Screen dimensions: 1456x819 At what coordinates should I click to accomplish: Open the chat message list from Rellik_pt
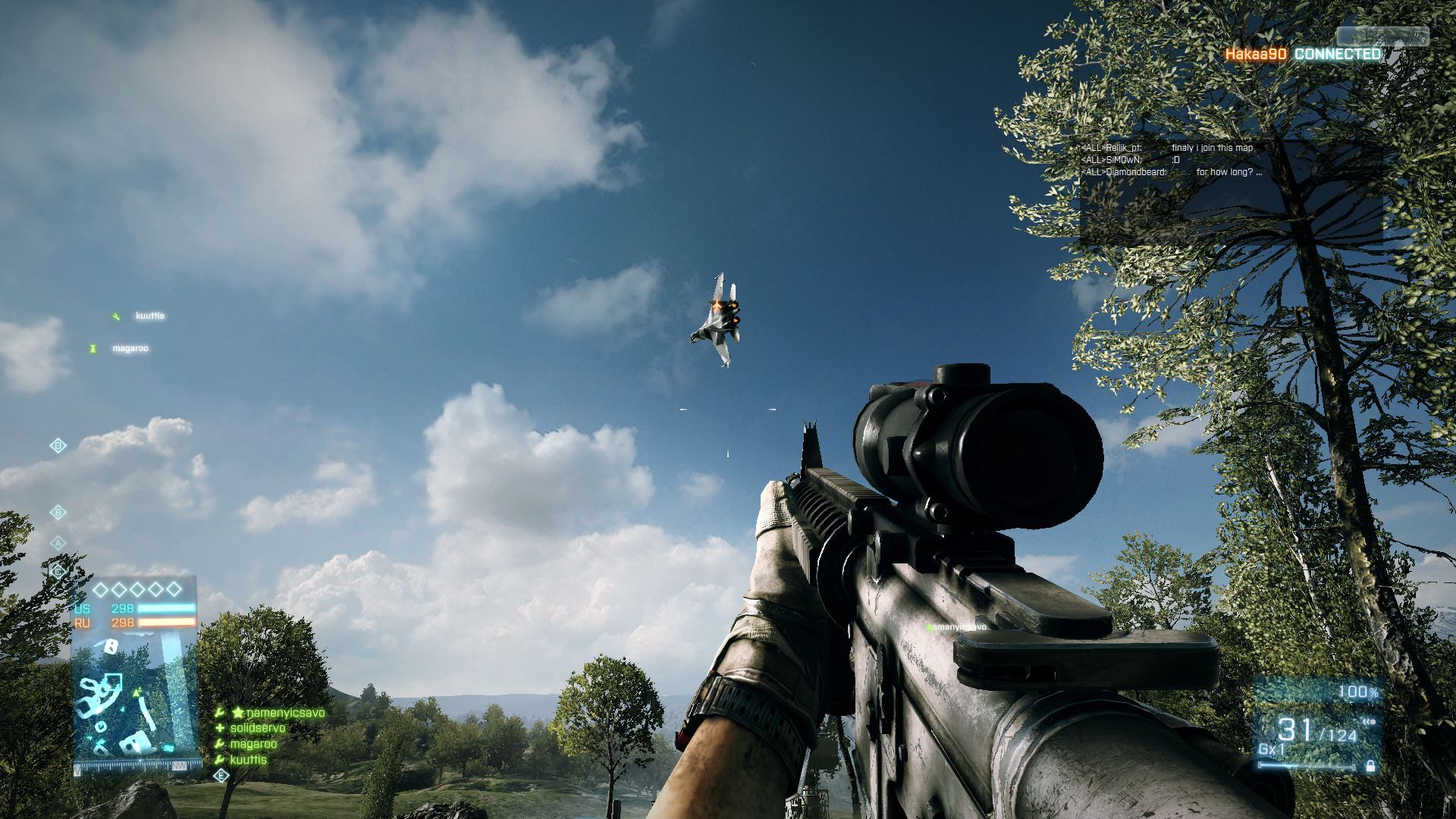tap(1168, 149)
